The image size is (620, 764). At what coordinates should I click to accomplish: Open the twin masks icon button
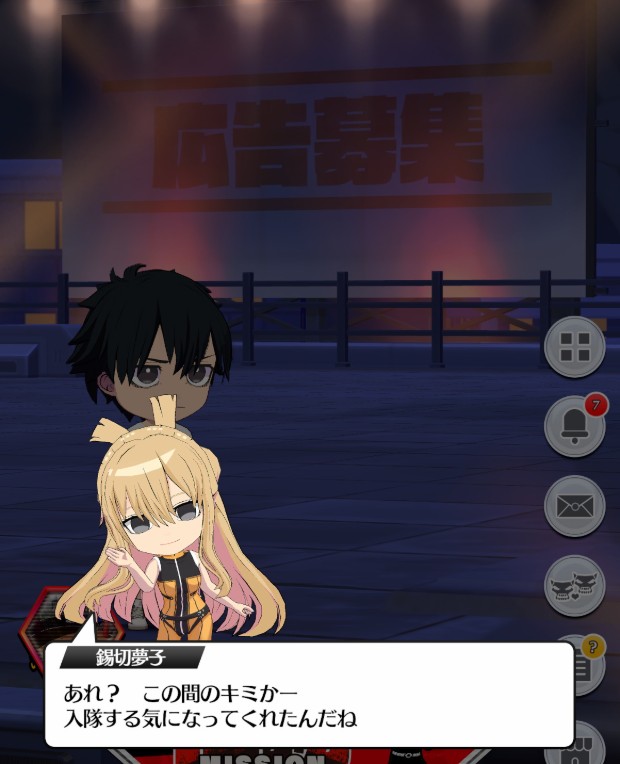[x=574, y=586]
